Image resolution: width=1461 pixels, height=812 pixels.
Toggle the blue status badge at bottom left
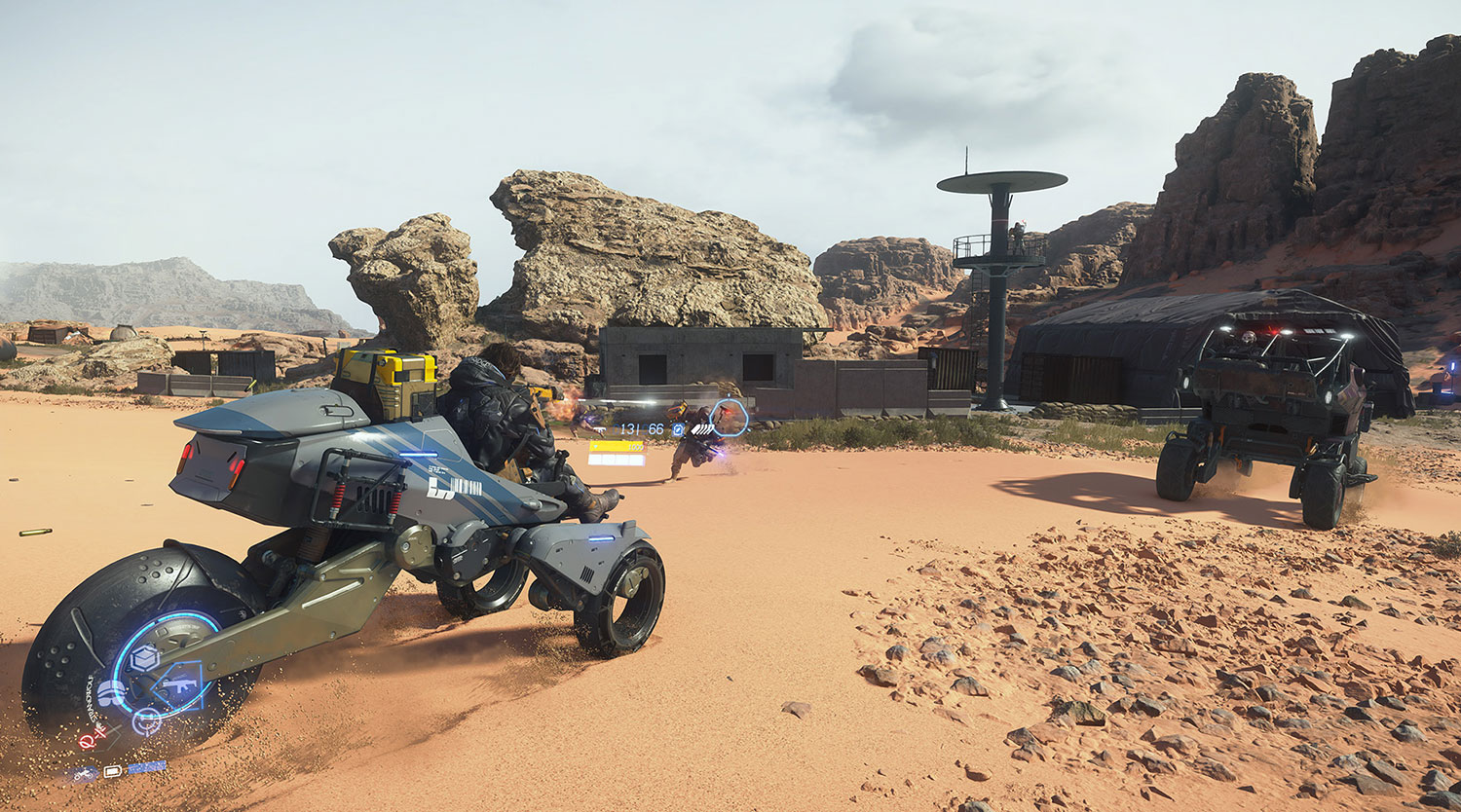point(145,766)
